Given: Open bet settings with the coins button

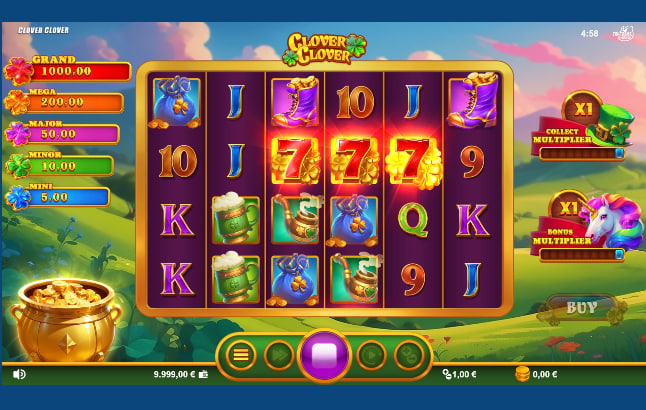Looking at the screenshot, I should (408, 354).
